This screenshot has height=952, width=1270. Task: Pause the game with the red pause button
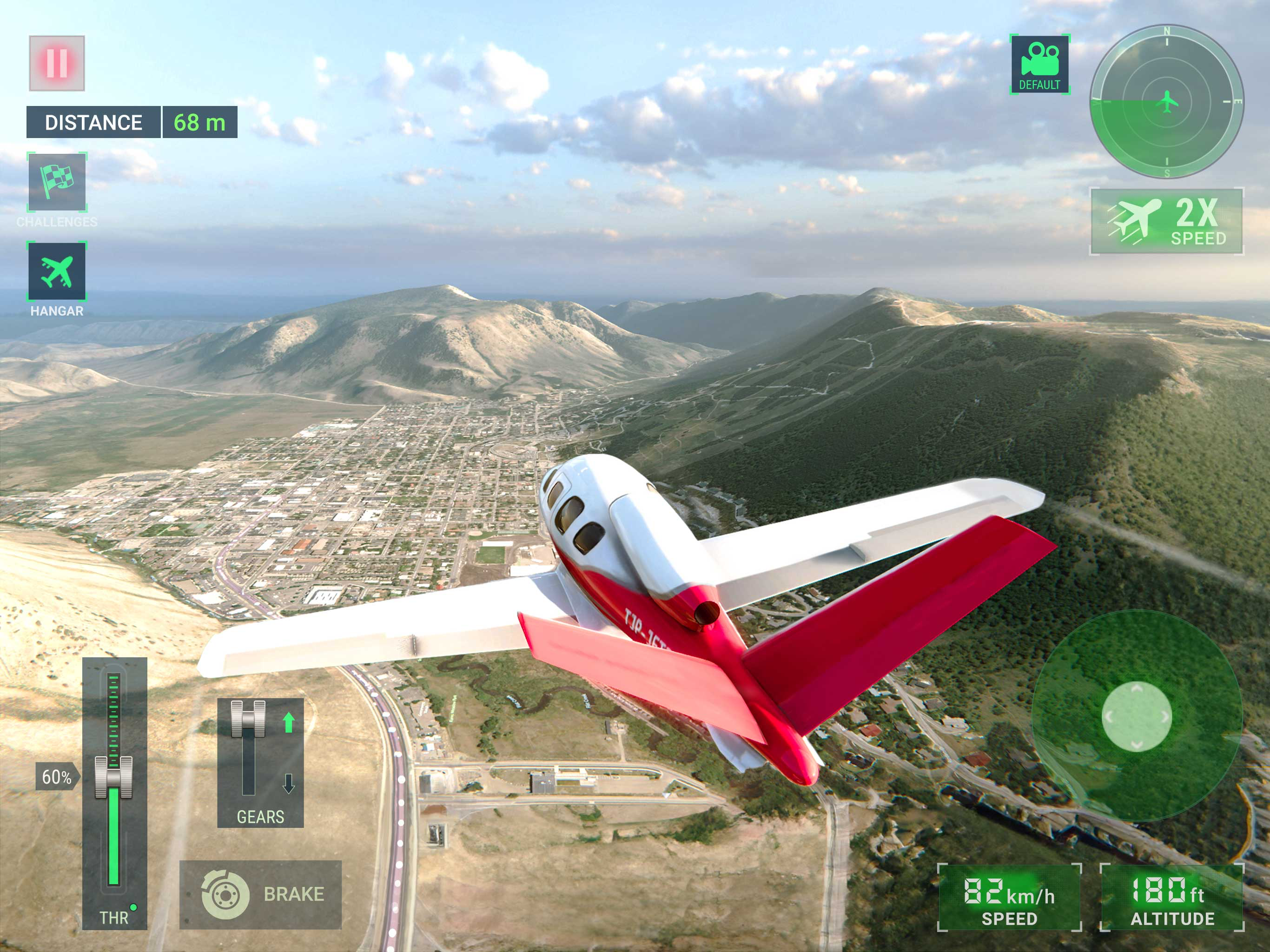coord(57,63)
